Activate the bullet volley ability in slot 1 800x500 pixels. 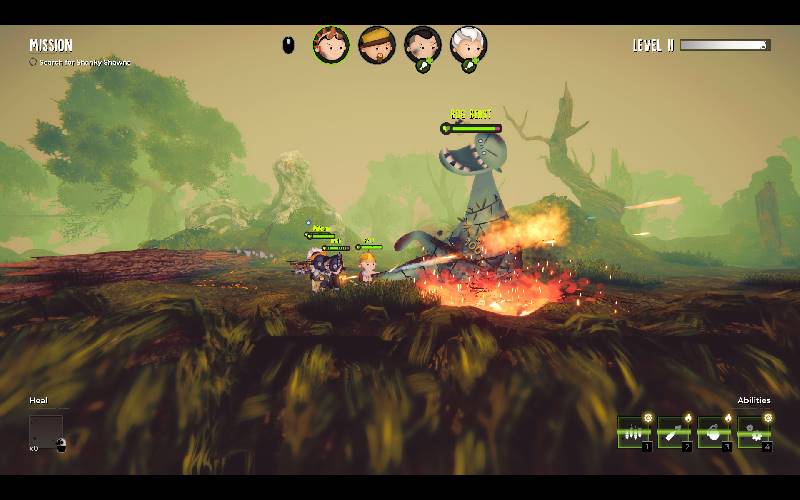[633, 432]
